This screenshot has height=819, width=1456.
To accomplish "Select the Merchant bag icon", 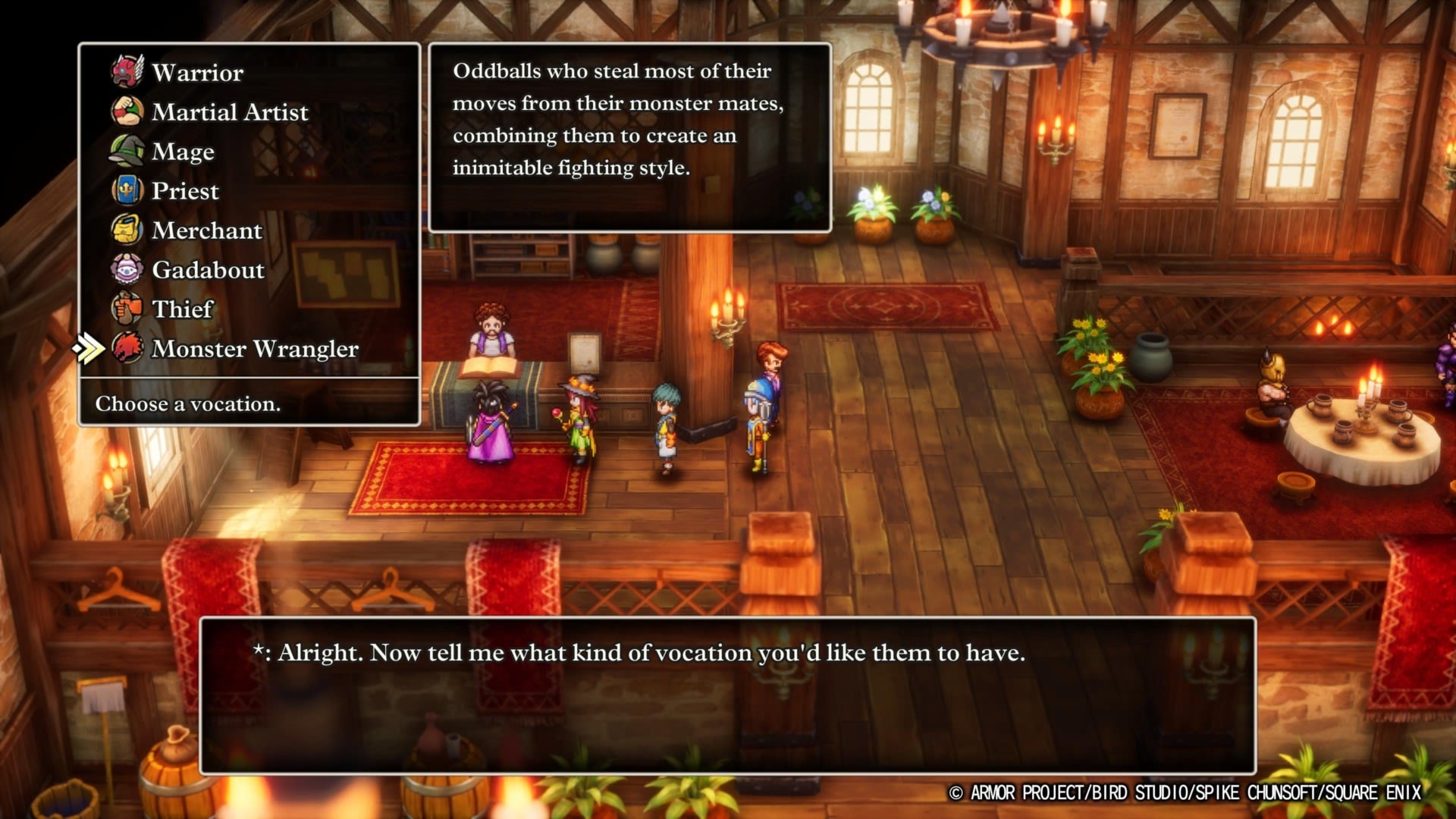I will (127, 231).
